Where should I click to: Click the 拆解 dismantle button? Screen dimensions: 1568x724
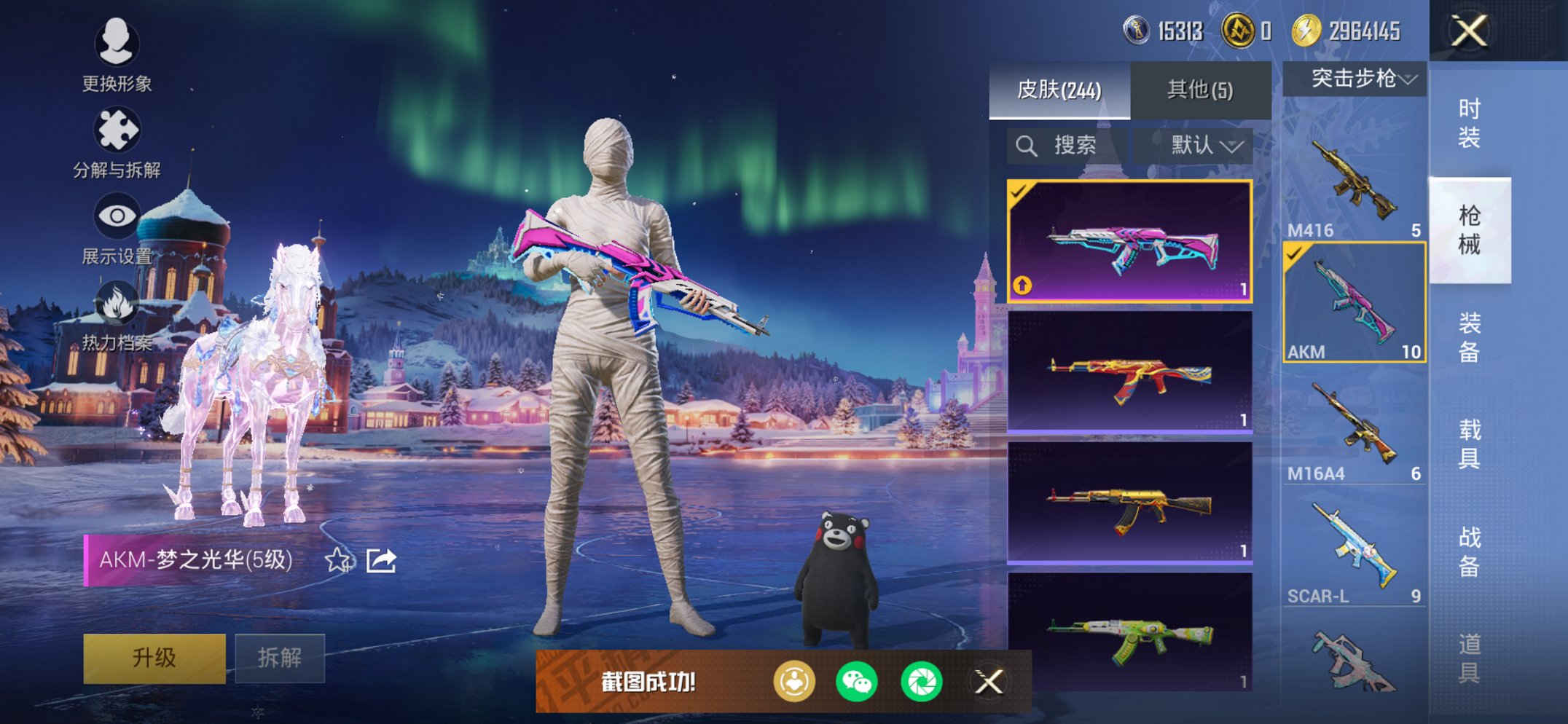coord(280,658)
